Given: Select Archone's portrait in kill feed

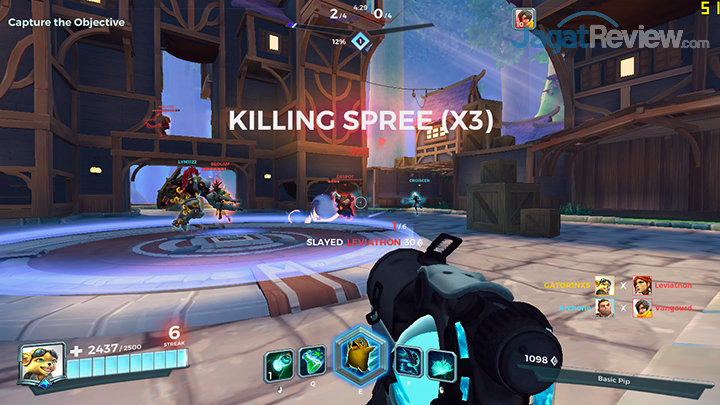Looking at the screenshot, I should 604,308.
